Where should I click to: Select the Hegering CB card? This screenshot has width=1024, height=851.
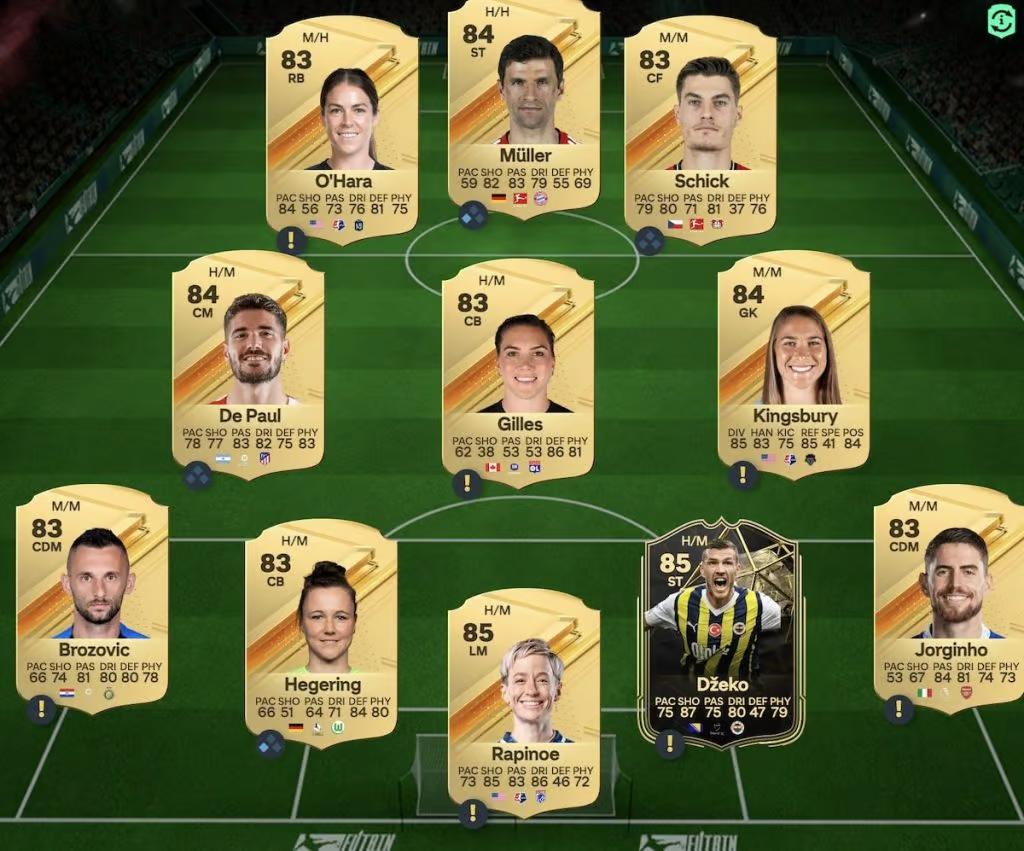coord(321,630)
